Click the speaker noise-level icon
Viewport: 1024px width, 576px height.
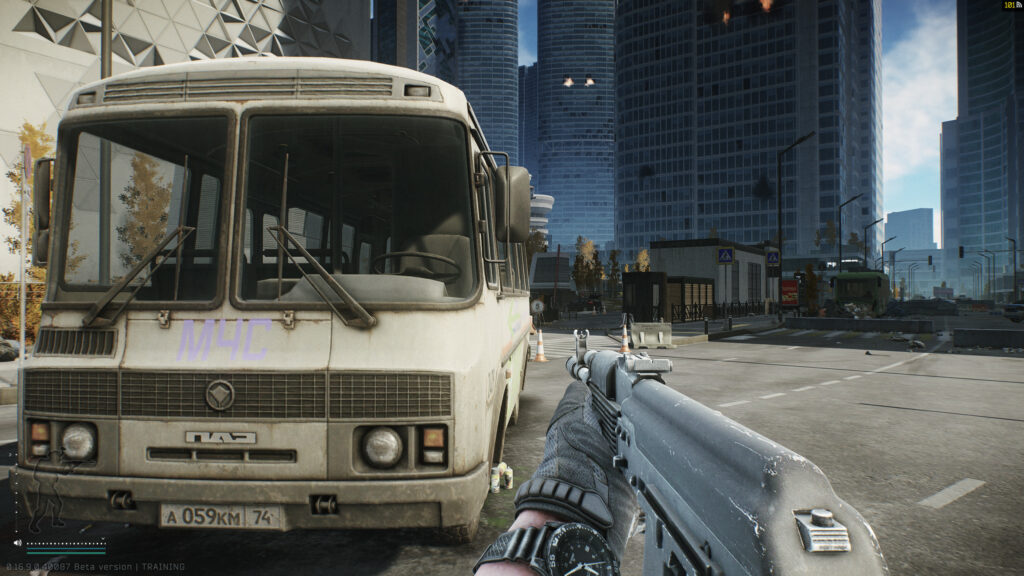18,543
